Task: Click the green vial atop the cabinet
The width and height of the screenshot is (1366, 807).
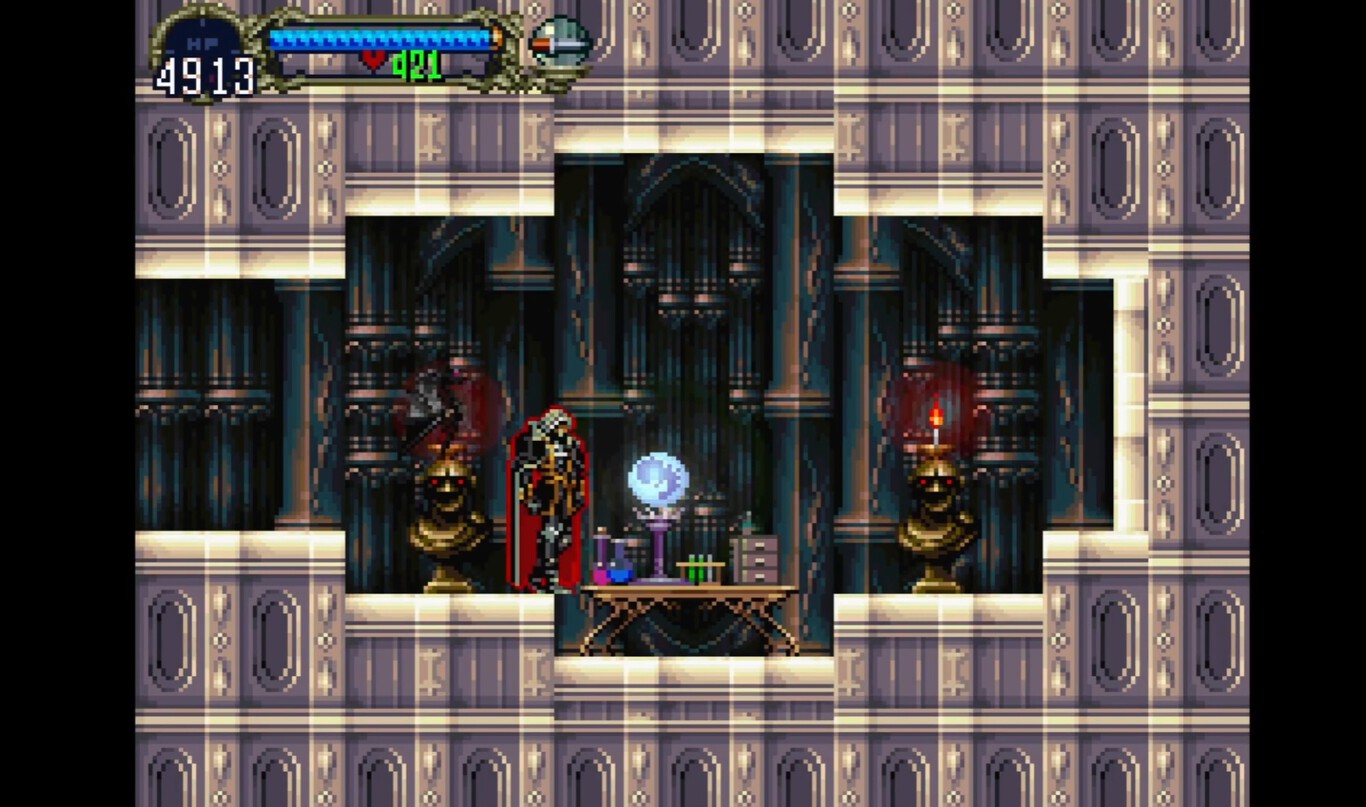Action: click(748, 524)
